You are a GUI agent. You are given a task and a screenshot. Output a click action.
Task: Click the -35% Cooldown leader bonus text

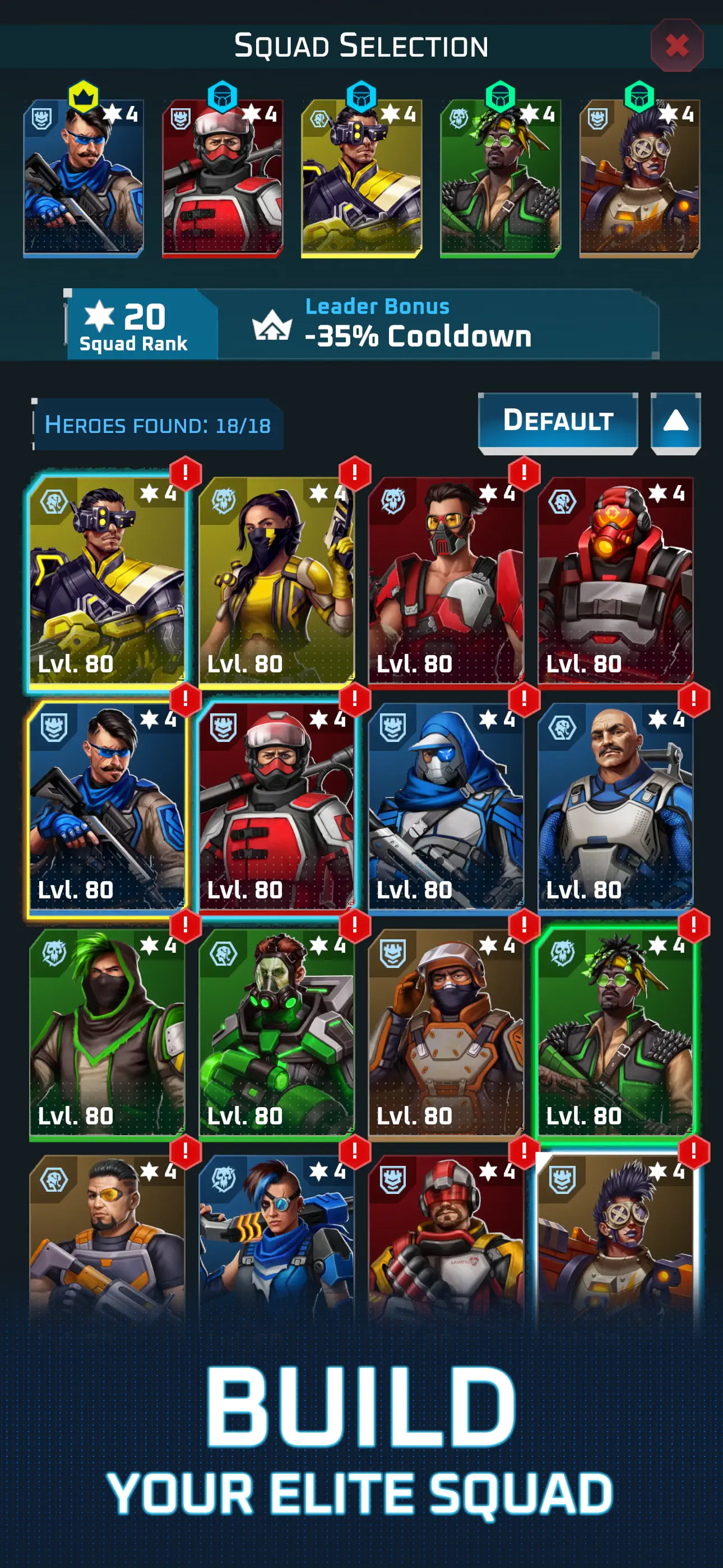tap(419, 334)
